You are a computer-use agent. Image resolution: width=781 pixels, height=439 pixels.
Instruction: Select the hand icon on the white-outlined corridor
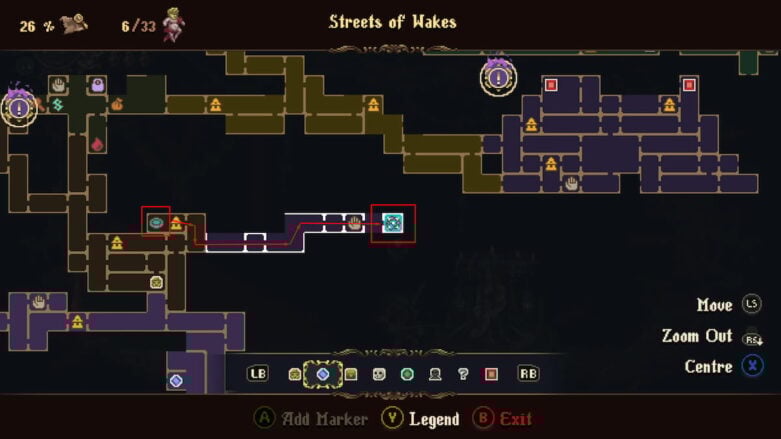(353, 223)
